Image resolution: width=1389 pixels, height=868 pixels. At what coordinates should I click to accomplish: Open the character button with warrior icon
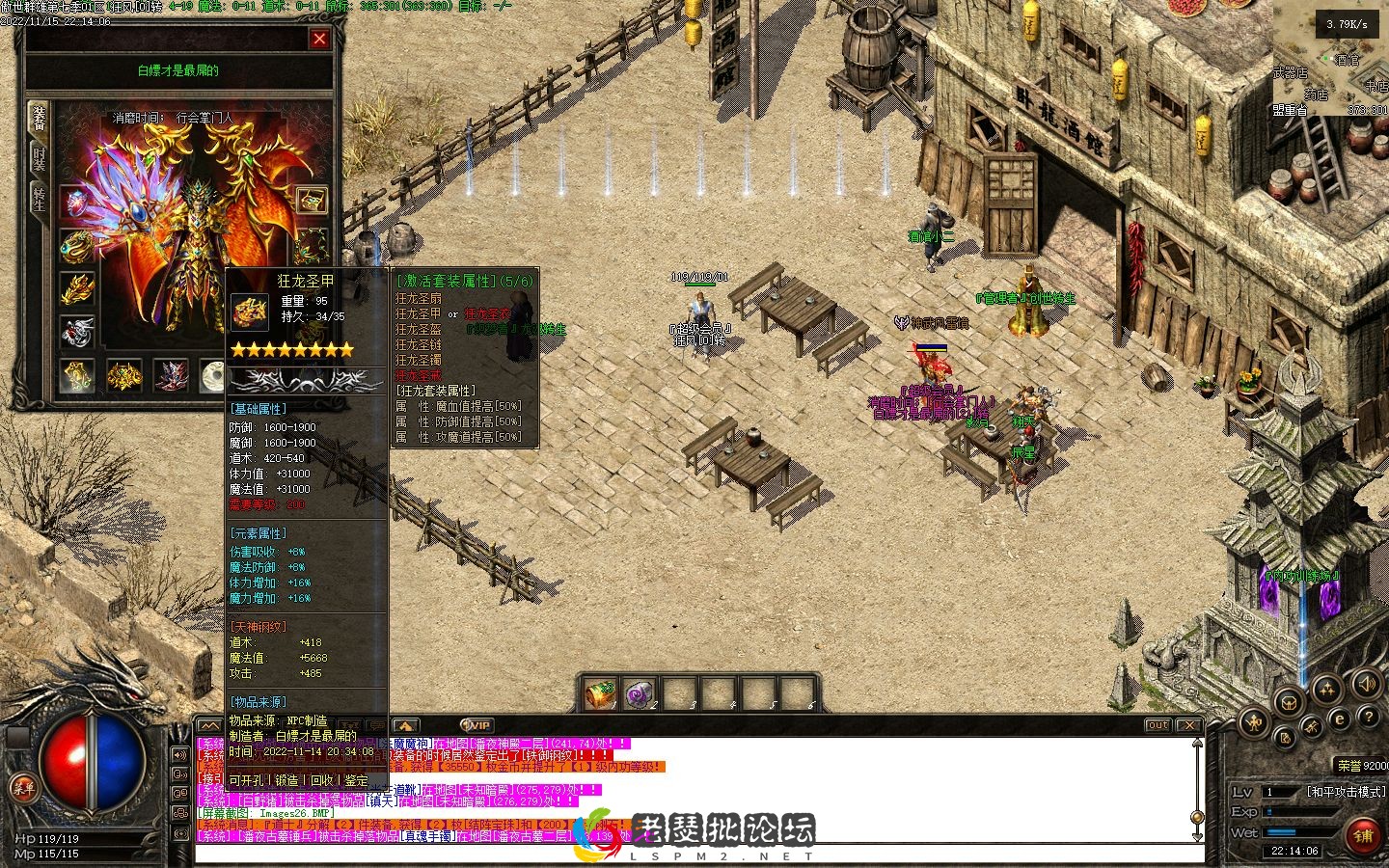point(1254,721)
